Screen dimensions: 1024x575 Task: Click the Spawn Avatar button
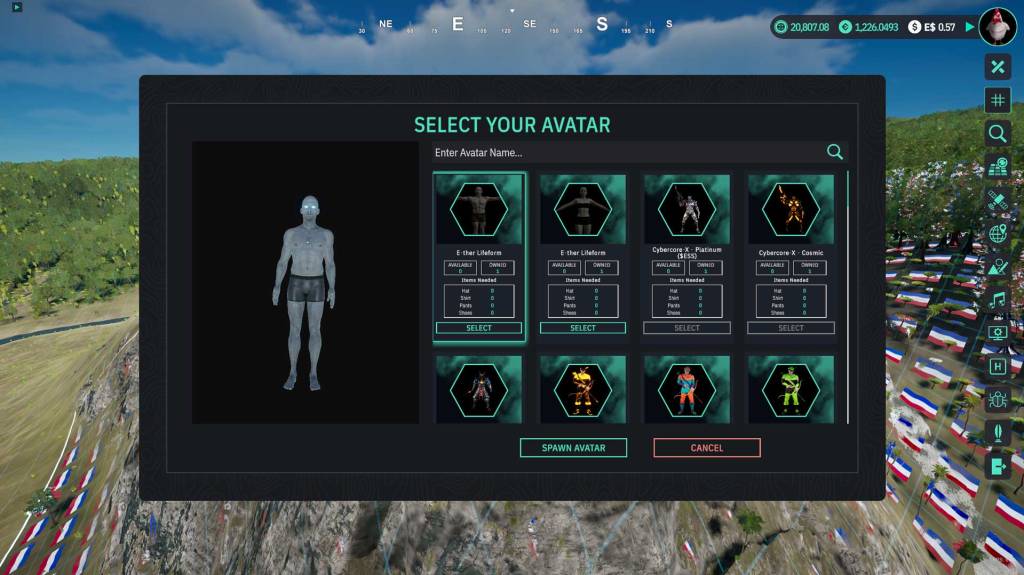[573, 448]
